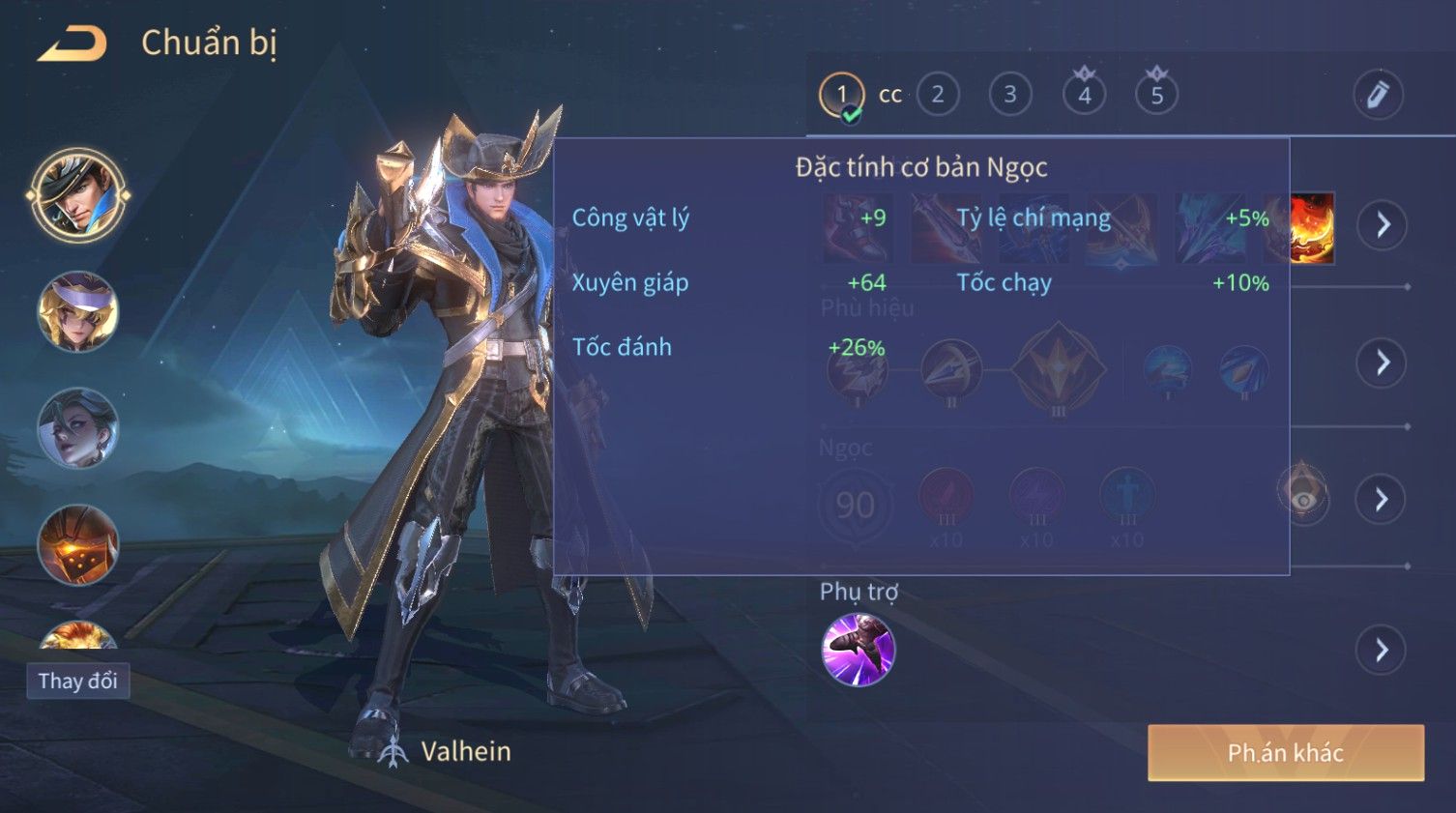
Task: Click the Phản khác button
Action: click(x=1285, y=753)
